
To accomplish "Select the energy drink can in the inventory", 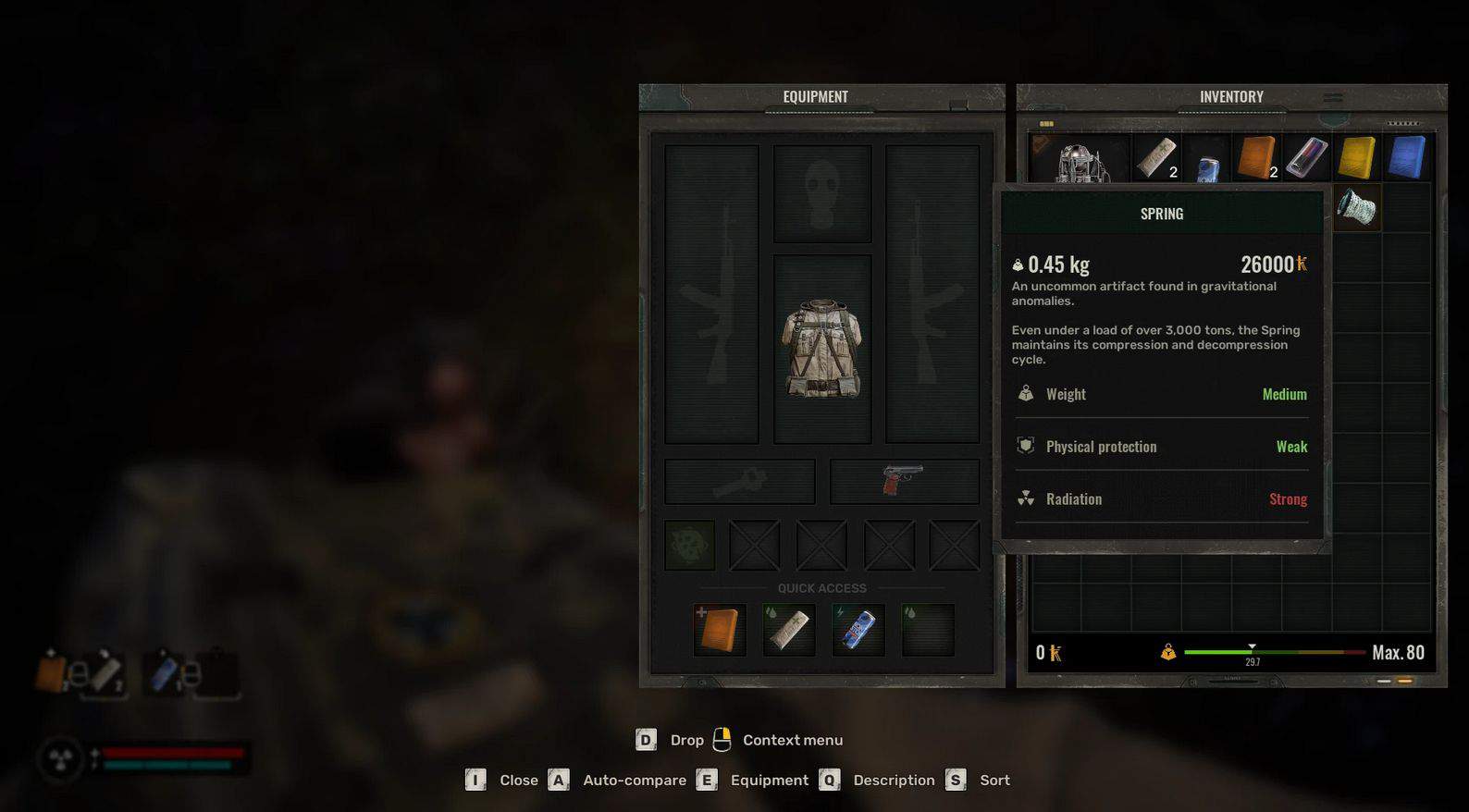I will pyautogui.click(x=1206, y=166).
